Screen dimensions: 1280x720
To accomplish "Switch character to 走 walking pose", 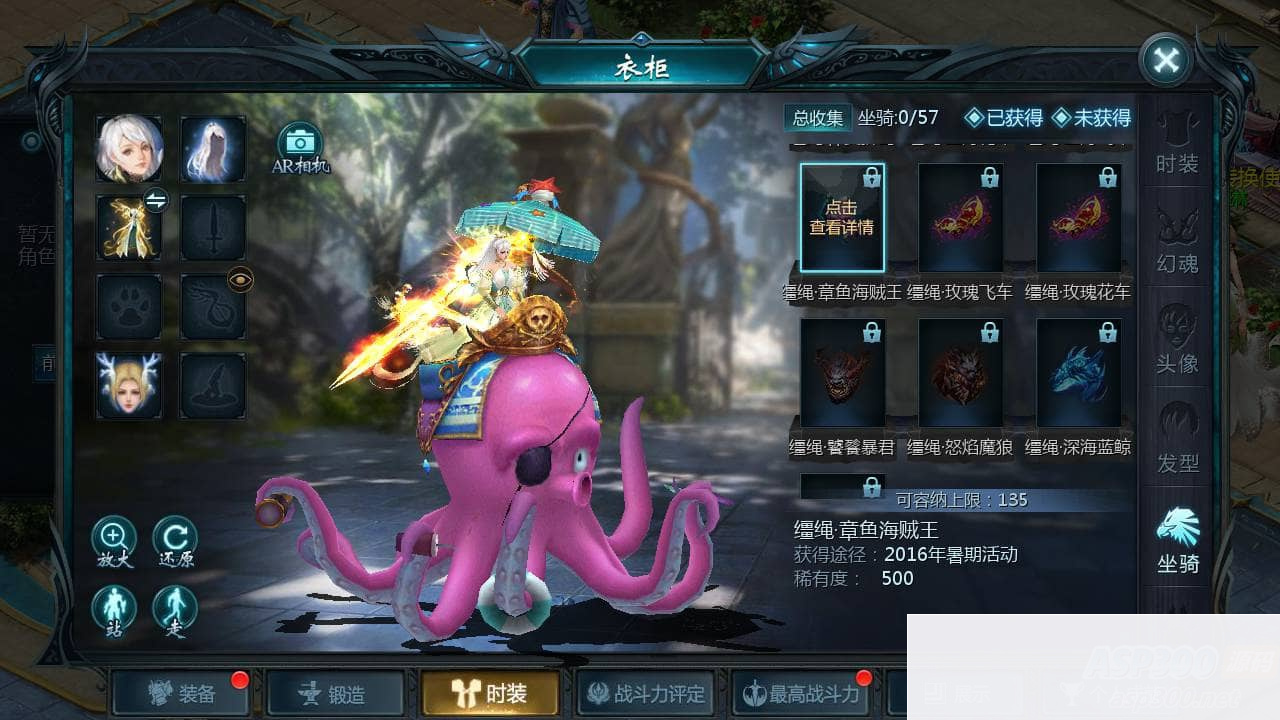I will (175, 608).
